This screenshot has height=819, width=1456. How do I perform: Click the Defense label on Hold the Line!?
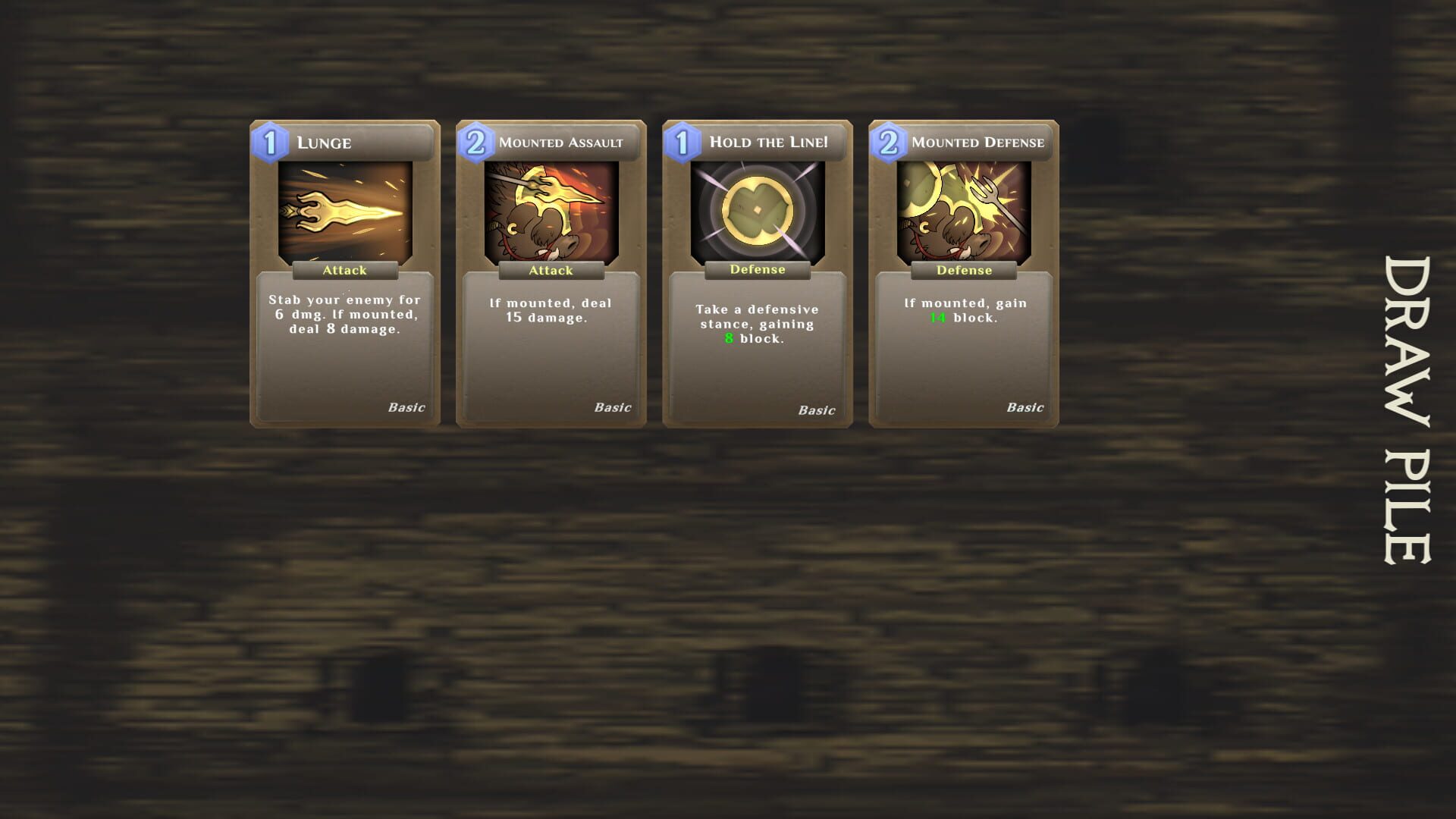[757, 269]
